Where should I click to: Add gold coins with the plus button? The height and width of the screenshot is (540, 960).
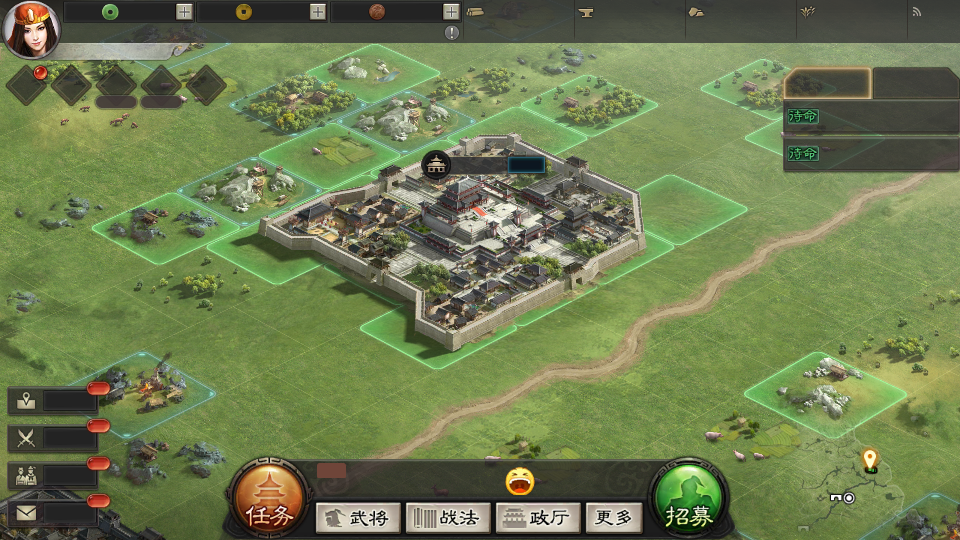317,12
